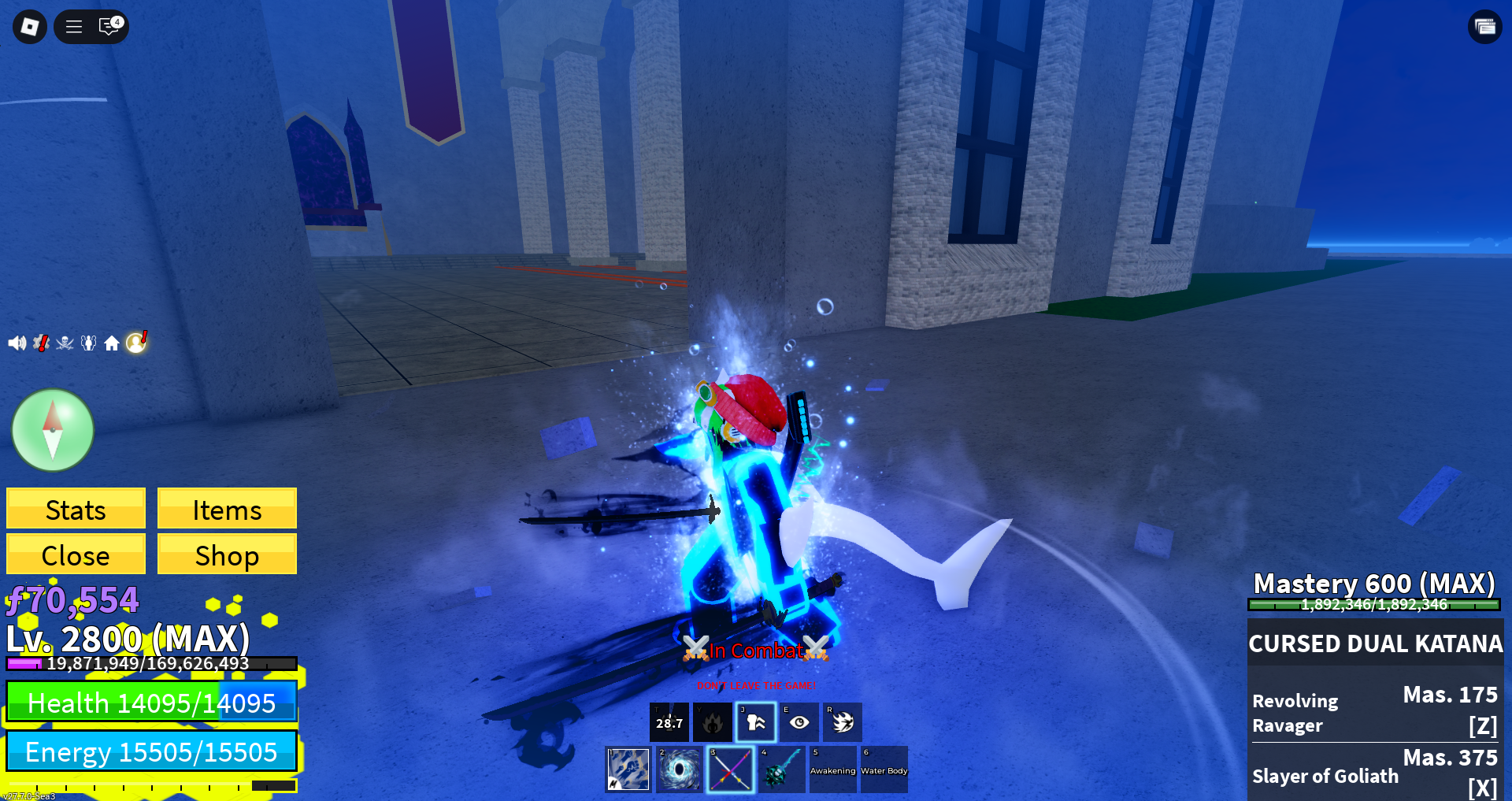Open the Roblox chat with 4 notifications

tap(109, 27)
